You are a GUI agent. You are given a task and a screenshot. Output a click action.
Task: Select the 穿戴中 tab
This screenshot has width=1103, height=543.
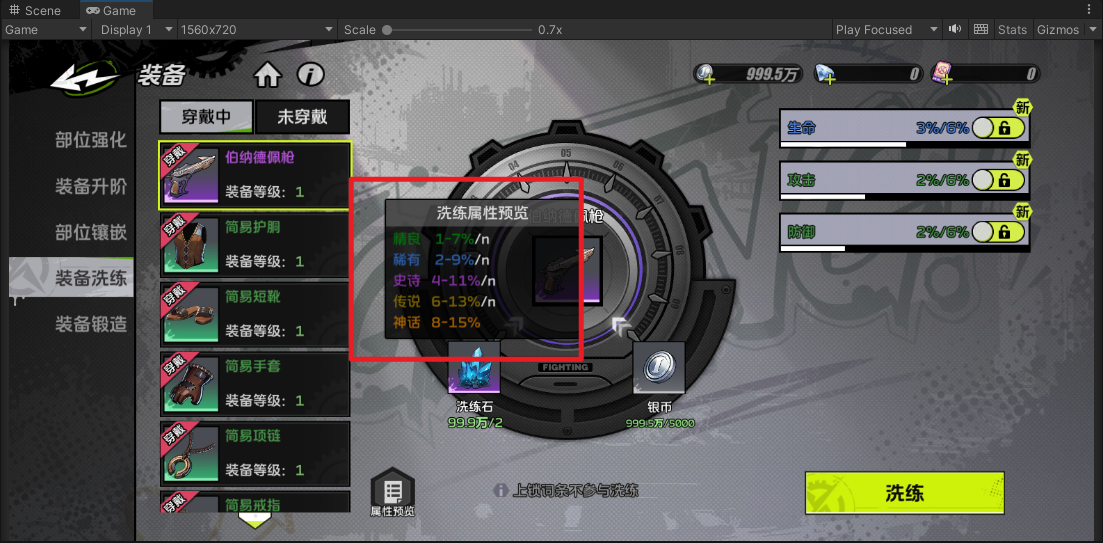[206, 117]
